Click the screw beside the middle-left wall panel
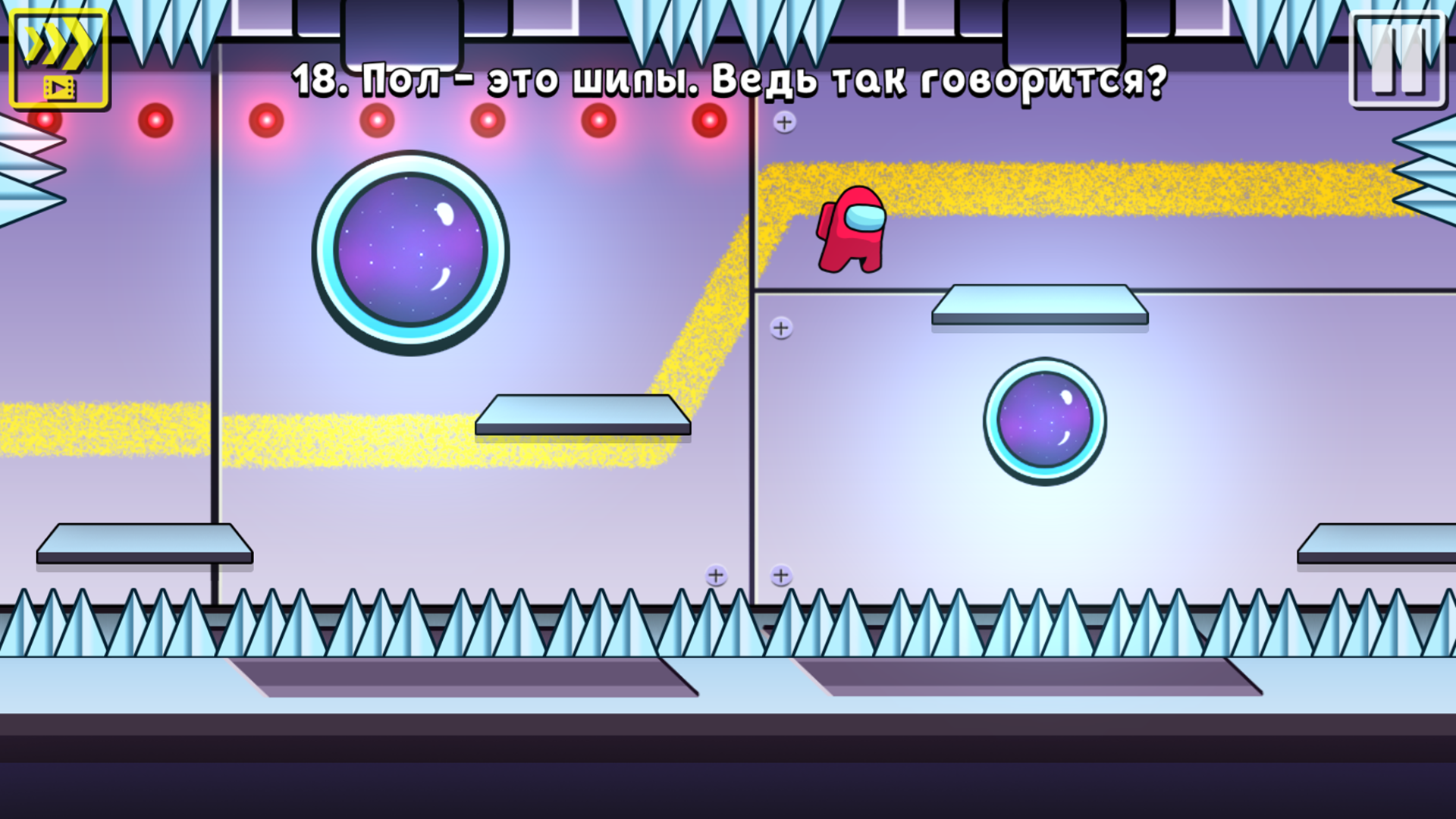The height and width of the screenshot is (819, 1456). (781, 328)
